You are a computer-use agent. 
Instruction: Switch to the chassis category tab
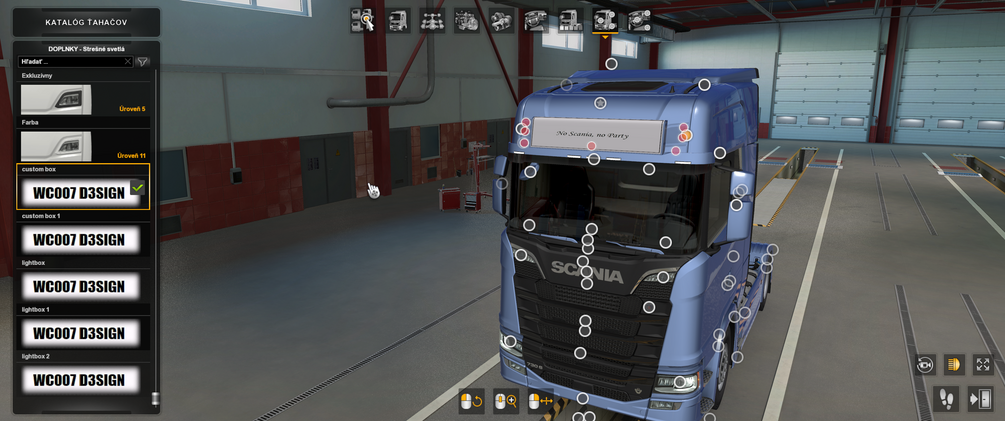click(x=432, y=20)
